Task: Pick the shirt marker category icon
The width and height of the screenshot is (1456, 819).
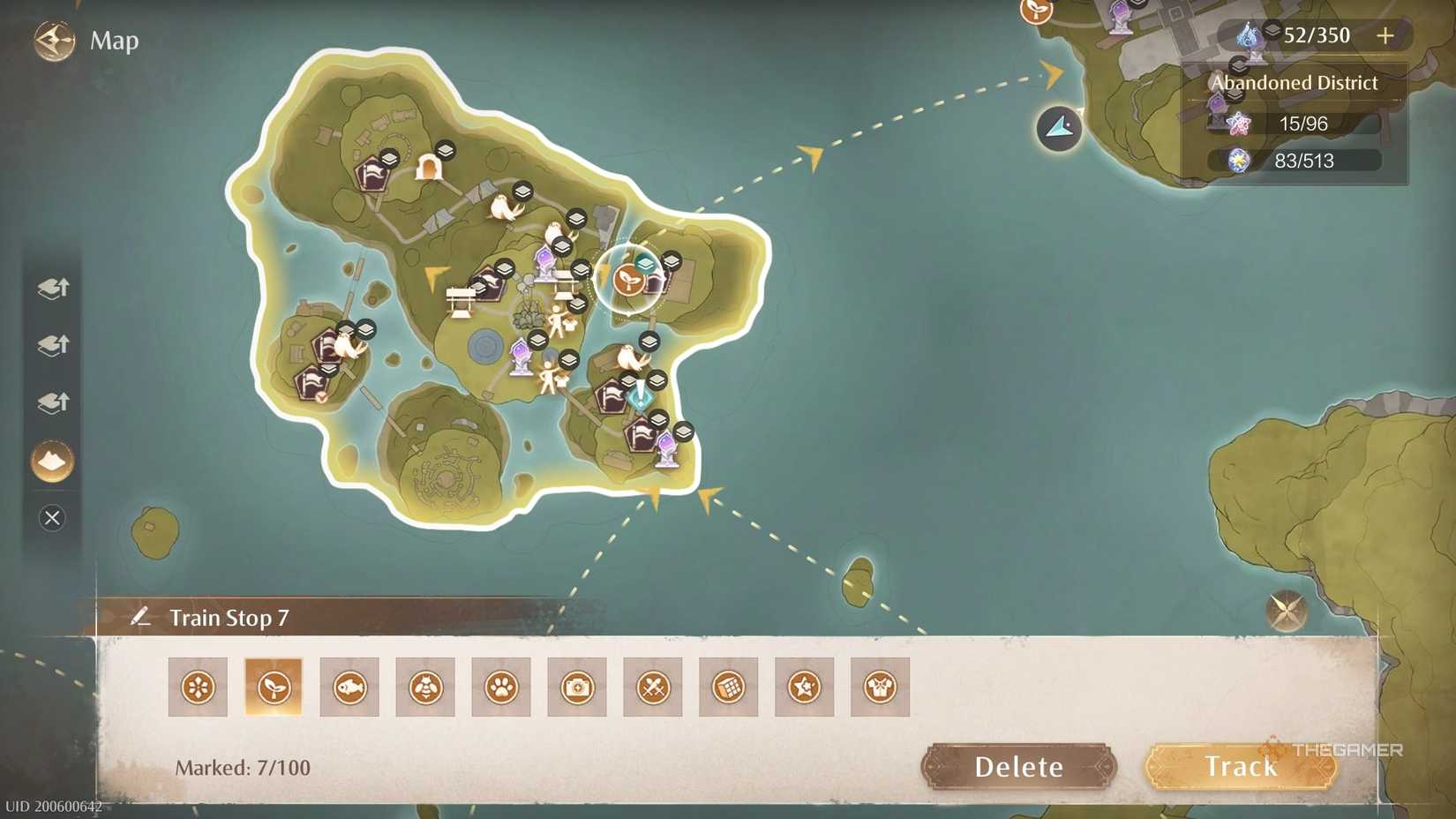Action: tap(879, 687)
